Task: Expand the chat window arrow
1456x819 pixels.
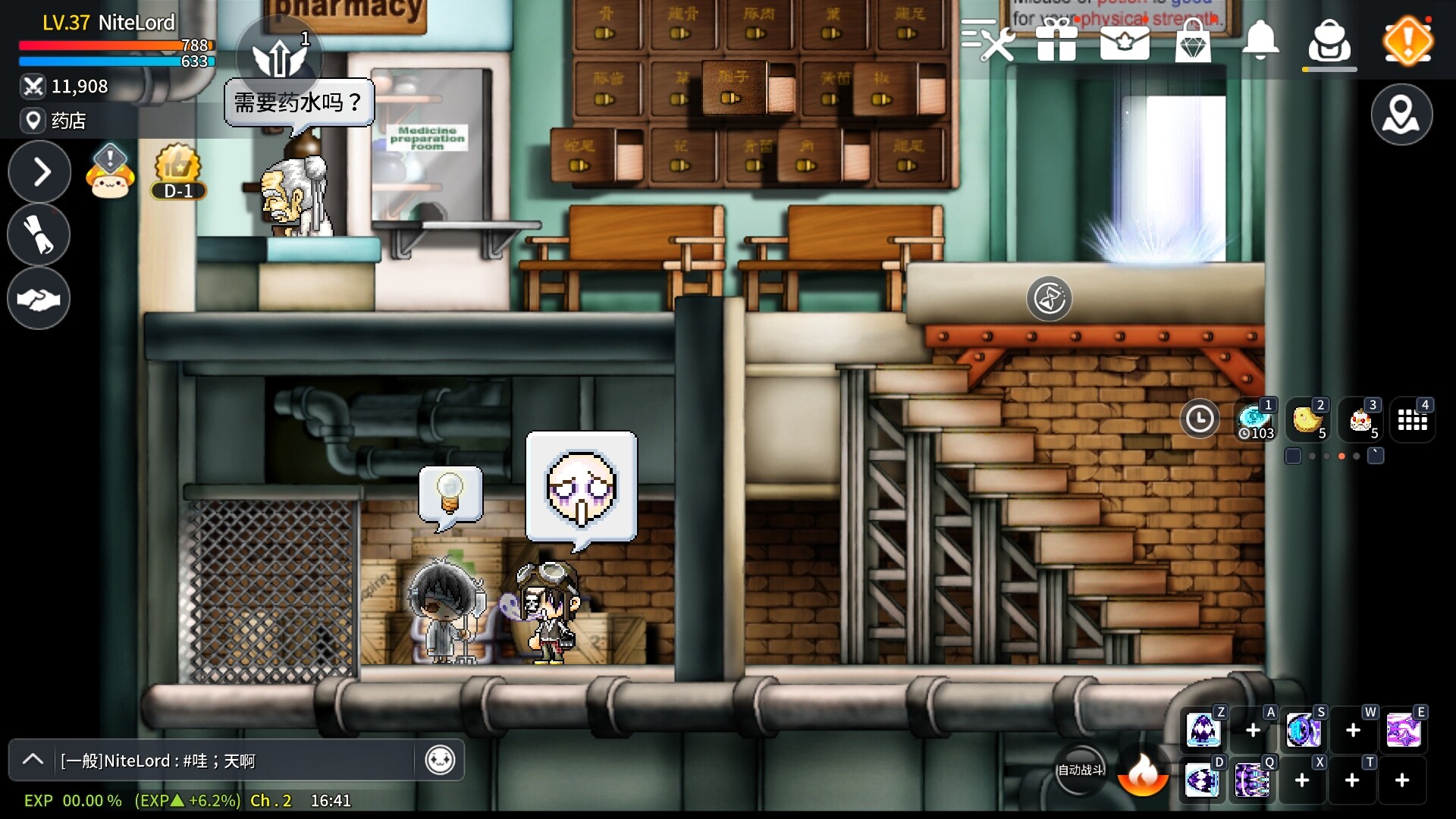Action: tap(33, 760)
